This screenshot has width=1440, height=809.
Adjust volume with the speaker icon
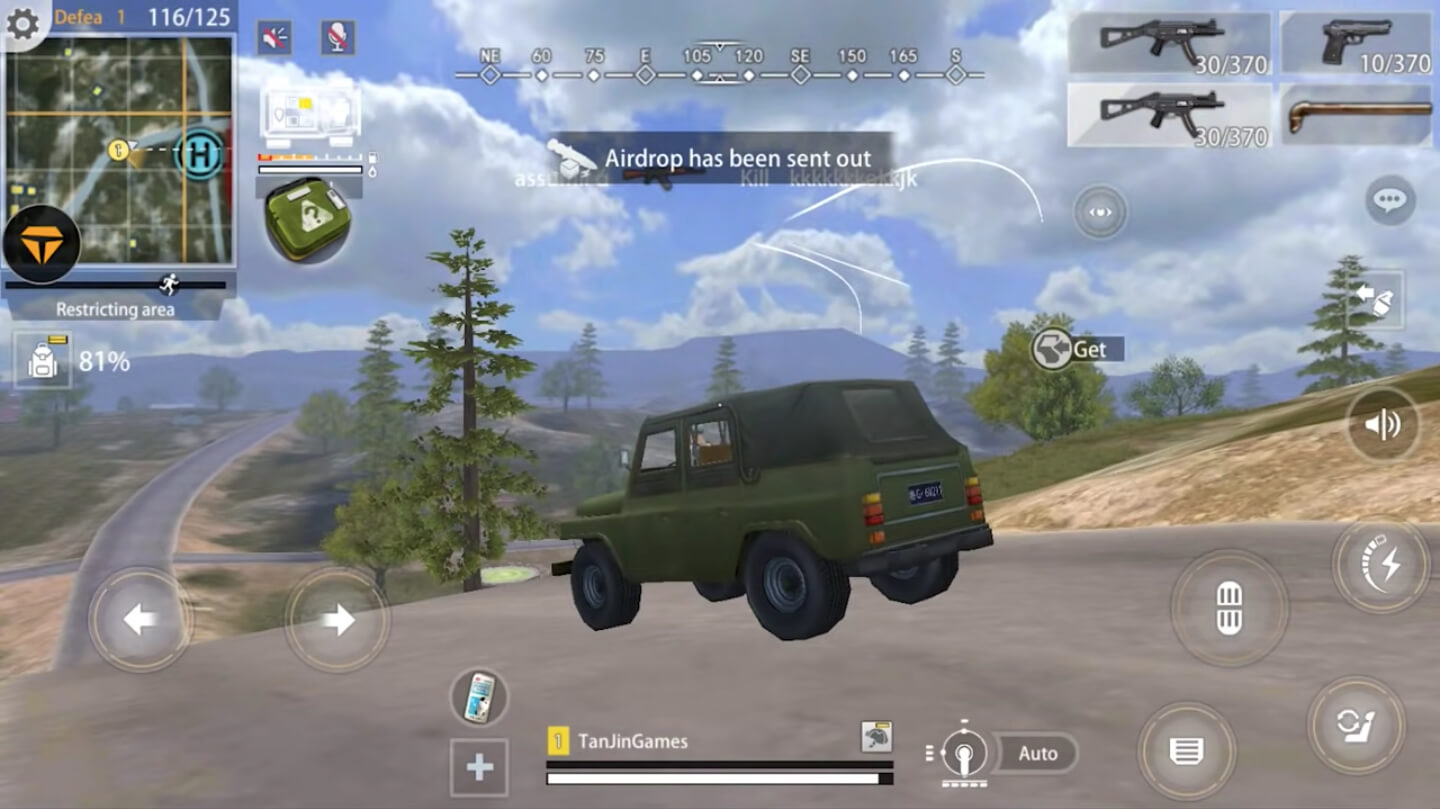pyautogui.click(x=1383, y=423)
